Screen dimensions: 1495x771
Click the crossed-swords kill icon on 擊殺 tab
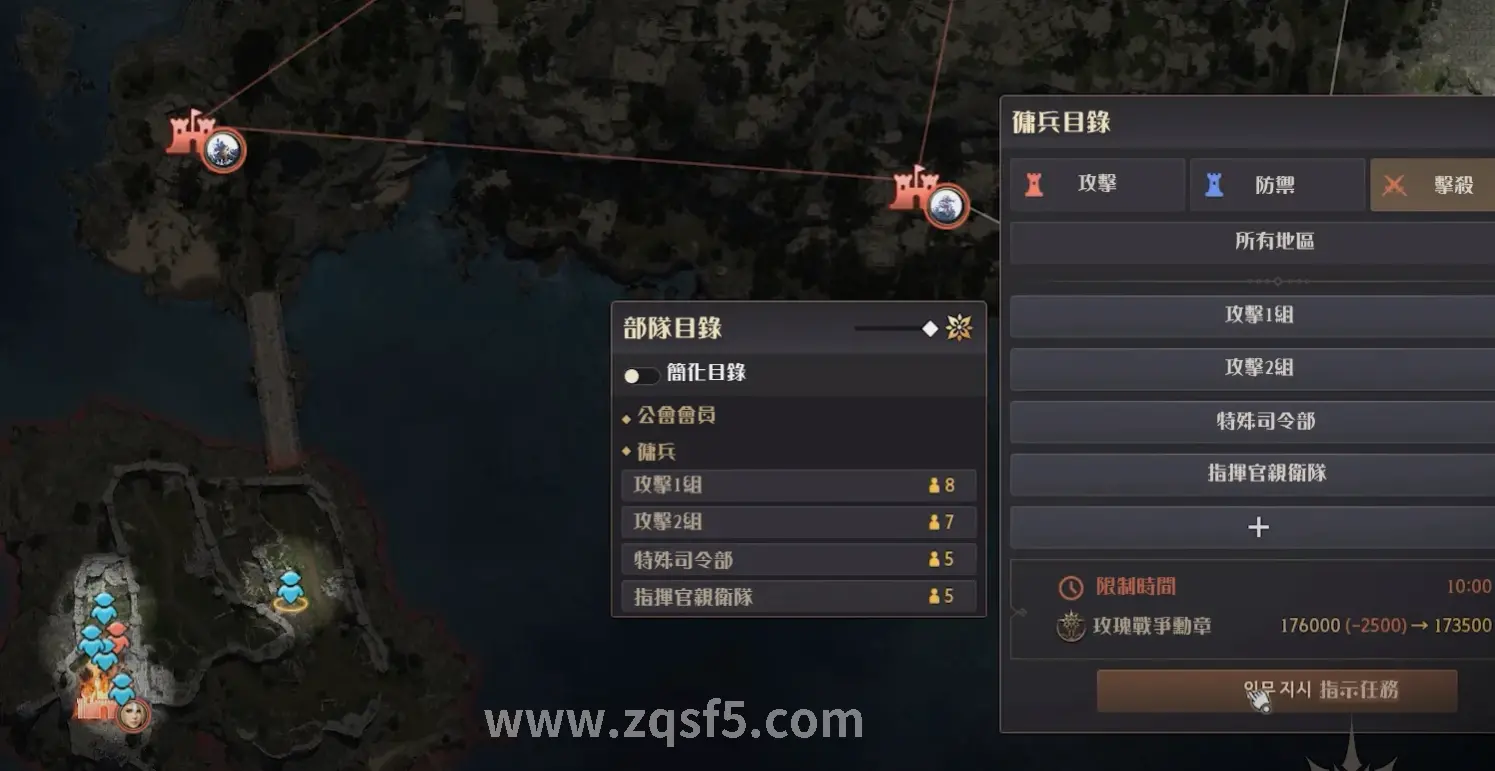coord(1395,184)
